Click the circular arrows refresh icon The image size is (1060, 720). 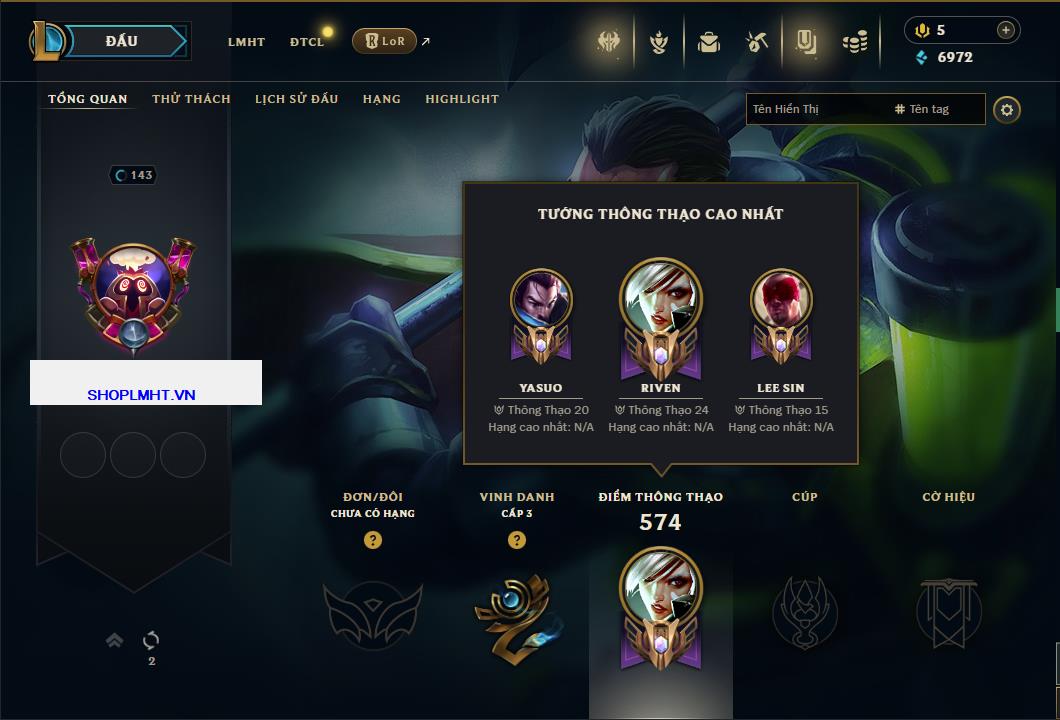(x=151, y=640)
